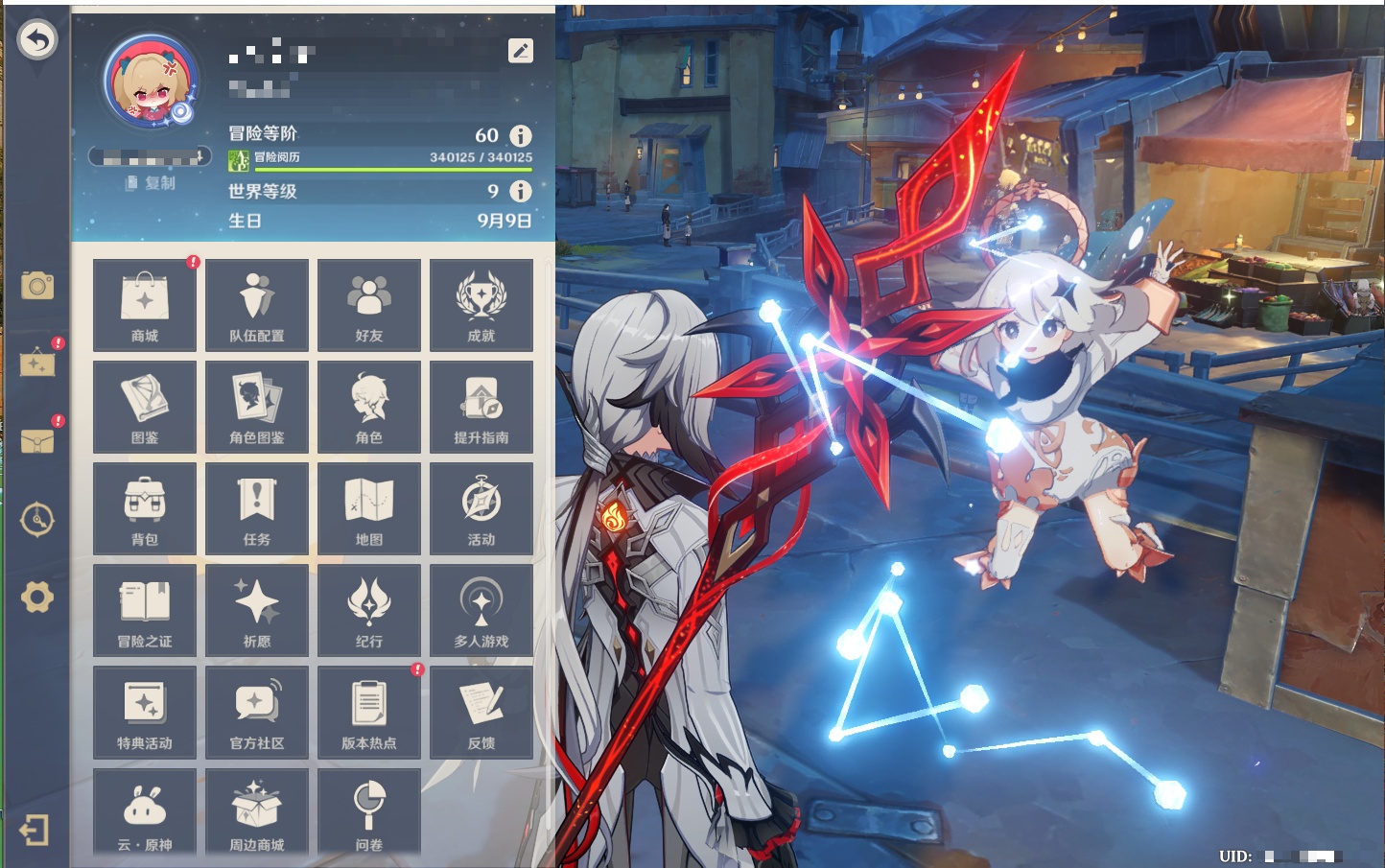Image resolution: width=1385 pixels, height=868 pixels.
Task: Go to the 祈愿 wish screen
Action: tap(257, 610)
